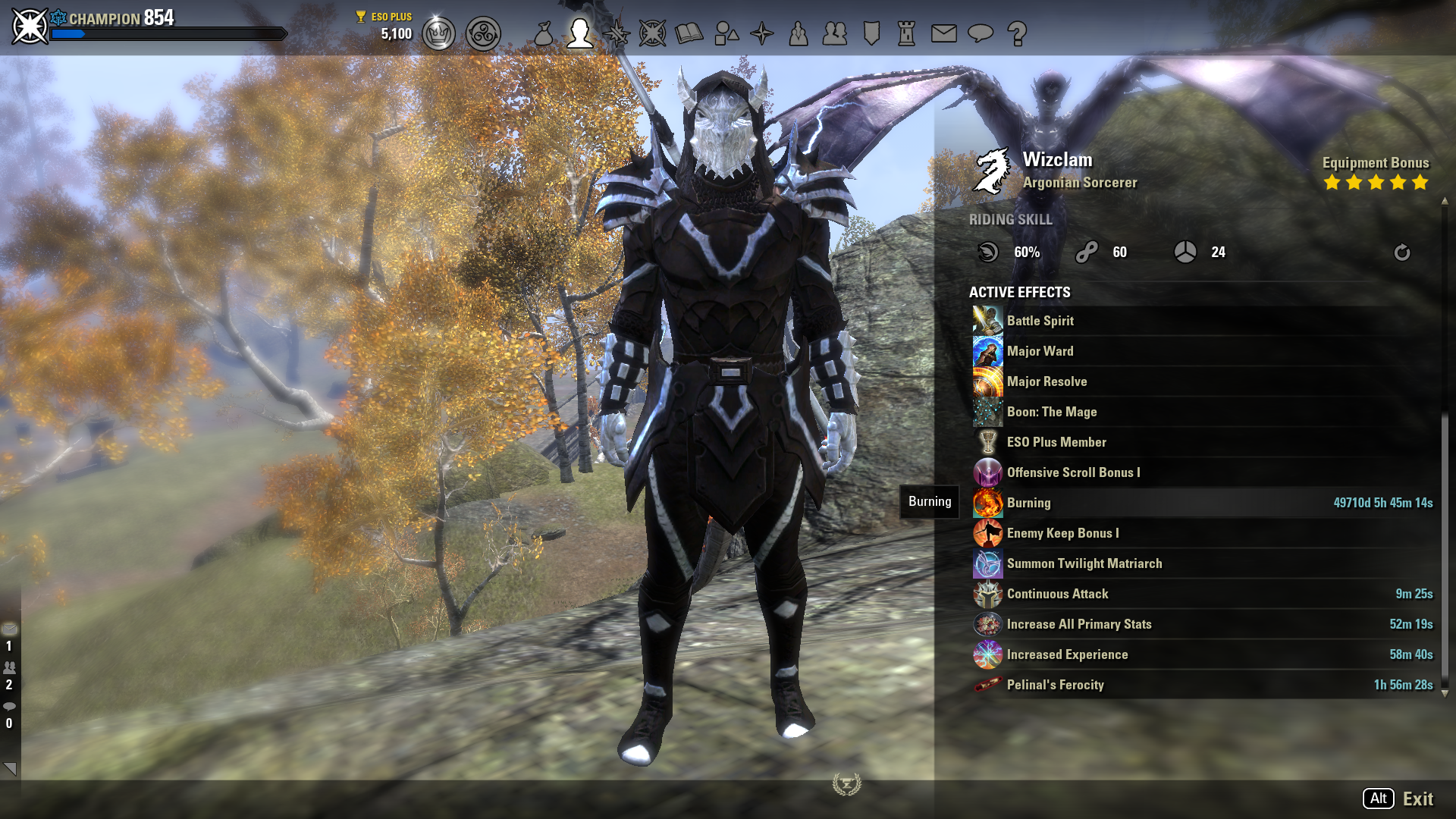Screen dimensions: 1456x819
Task: Open Crown Crates (swirl icon)
Action: point(483,33)
